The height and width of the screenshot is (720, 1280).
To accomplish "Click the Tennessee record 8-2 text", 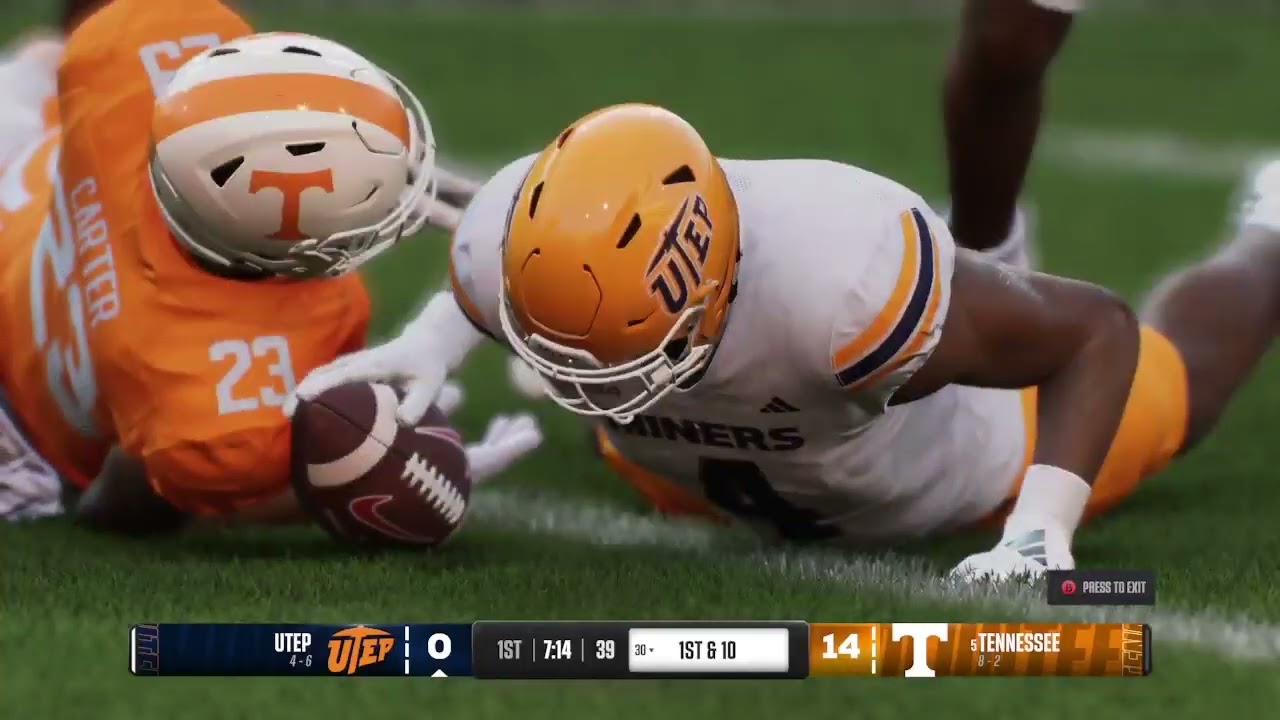I will pyautogui.click(x=990, y=659).
